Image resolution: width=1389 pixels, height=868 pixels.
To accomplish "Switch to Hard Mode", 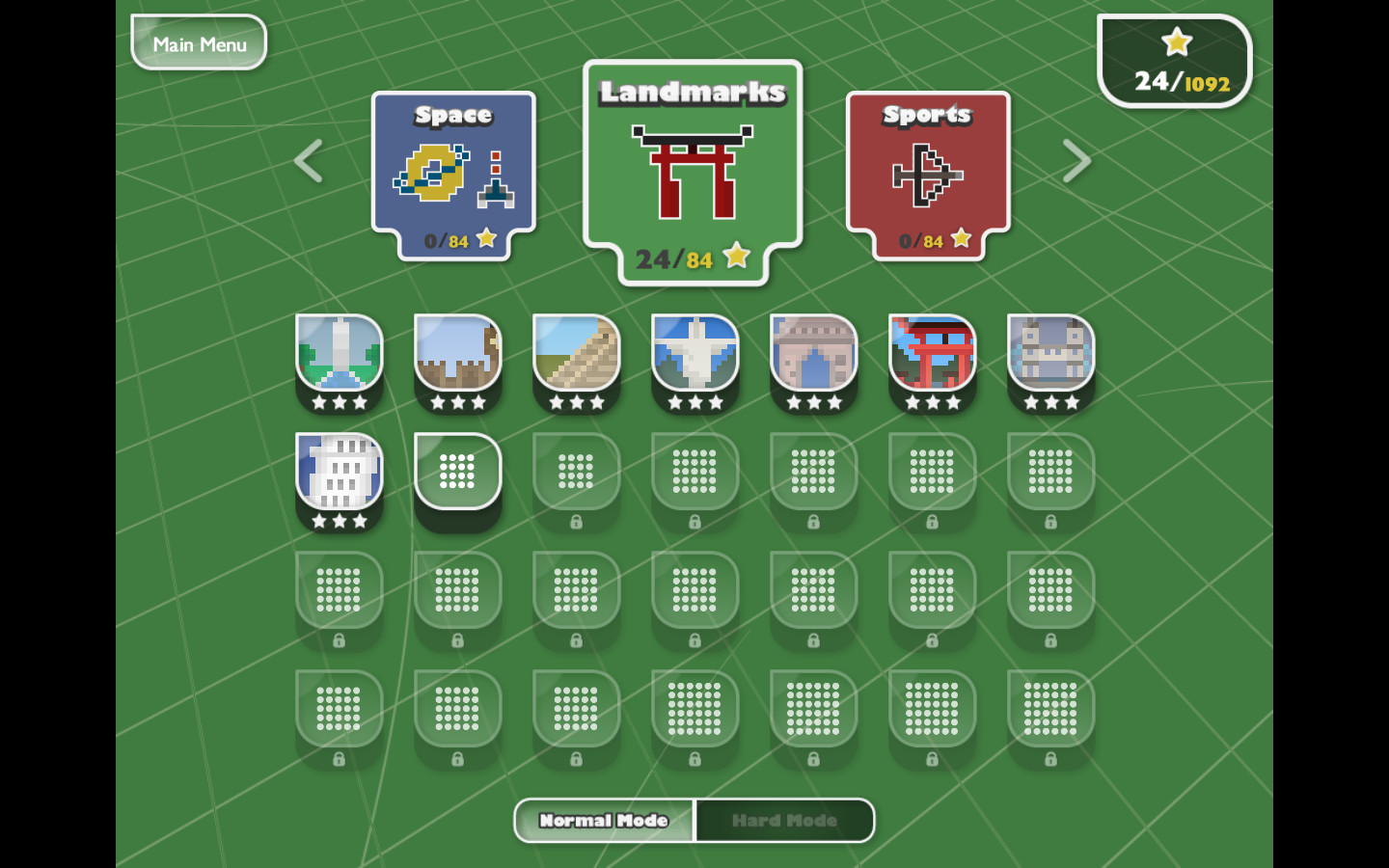I will point(784,820).
